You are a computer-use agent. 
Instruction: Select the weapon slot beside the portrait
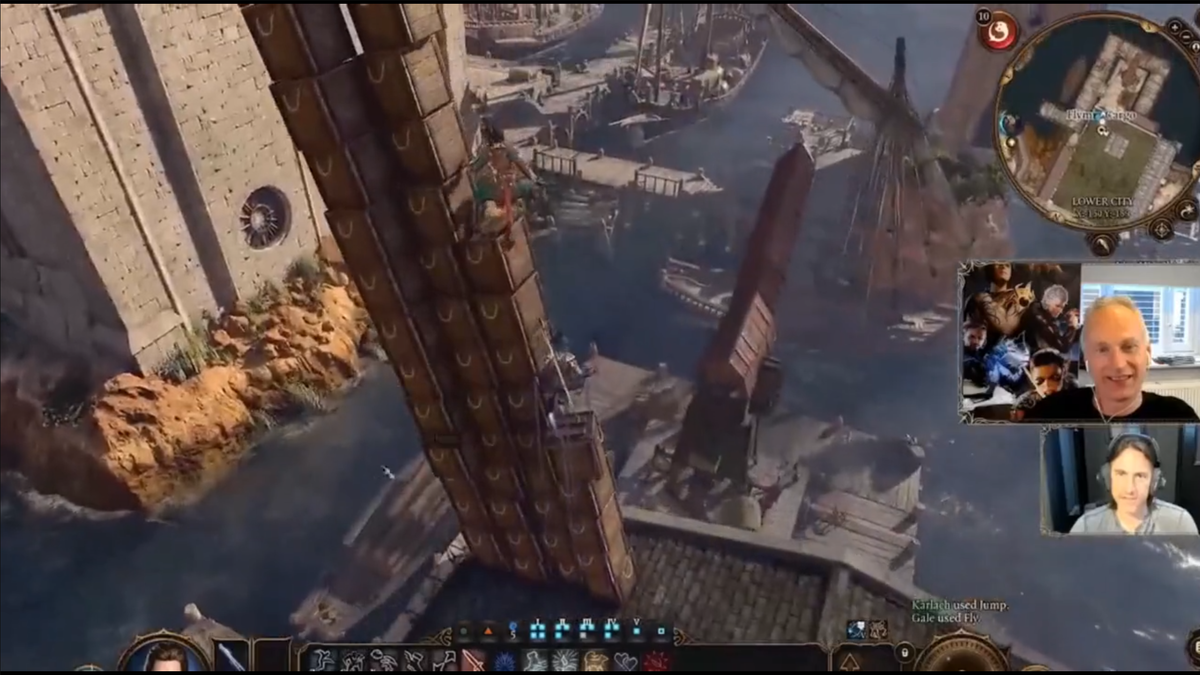(231, 657)
